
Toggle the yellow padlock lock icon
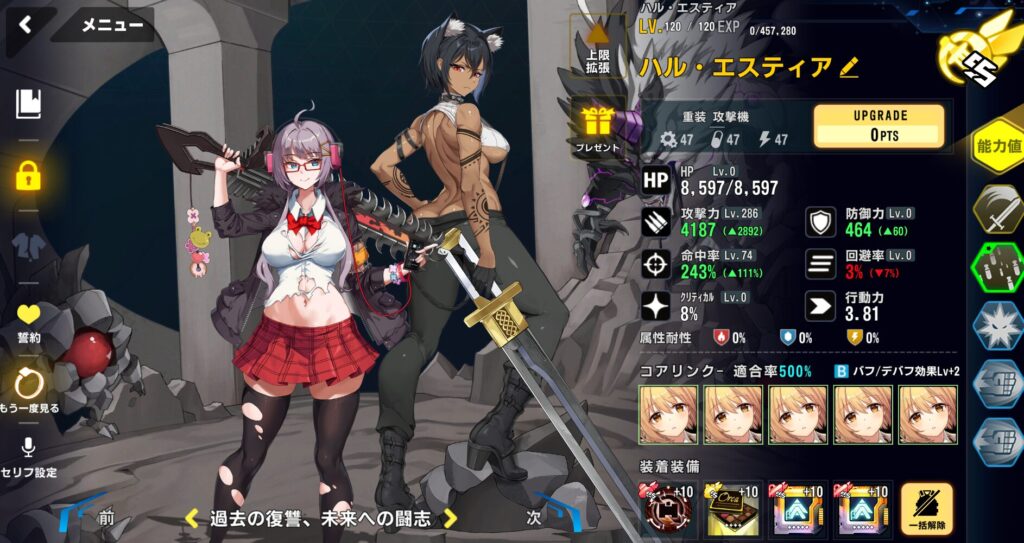click(27, 176)
